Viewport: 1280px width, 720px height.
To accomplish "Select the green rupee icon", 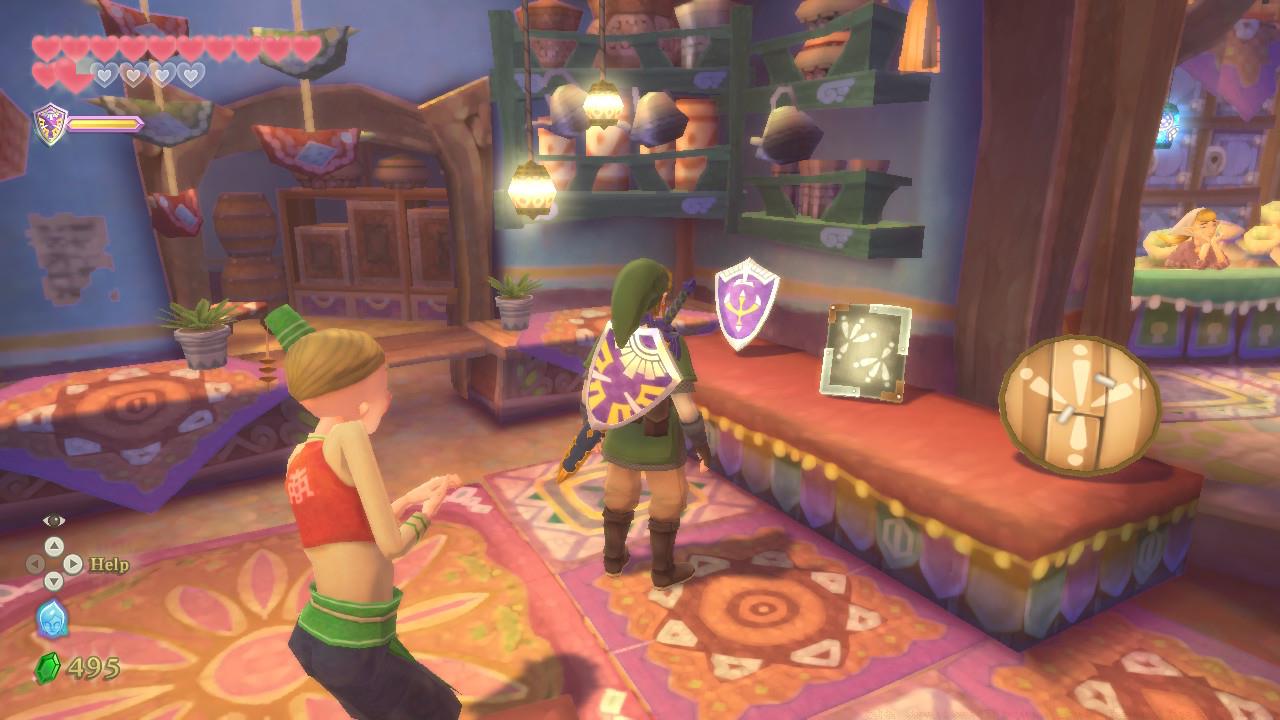I will [x=48, y=667].
